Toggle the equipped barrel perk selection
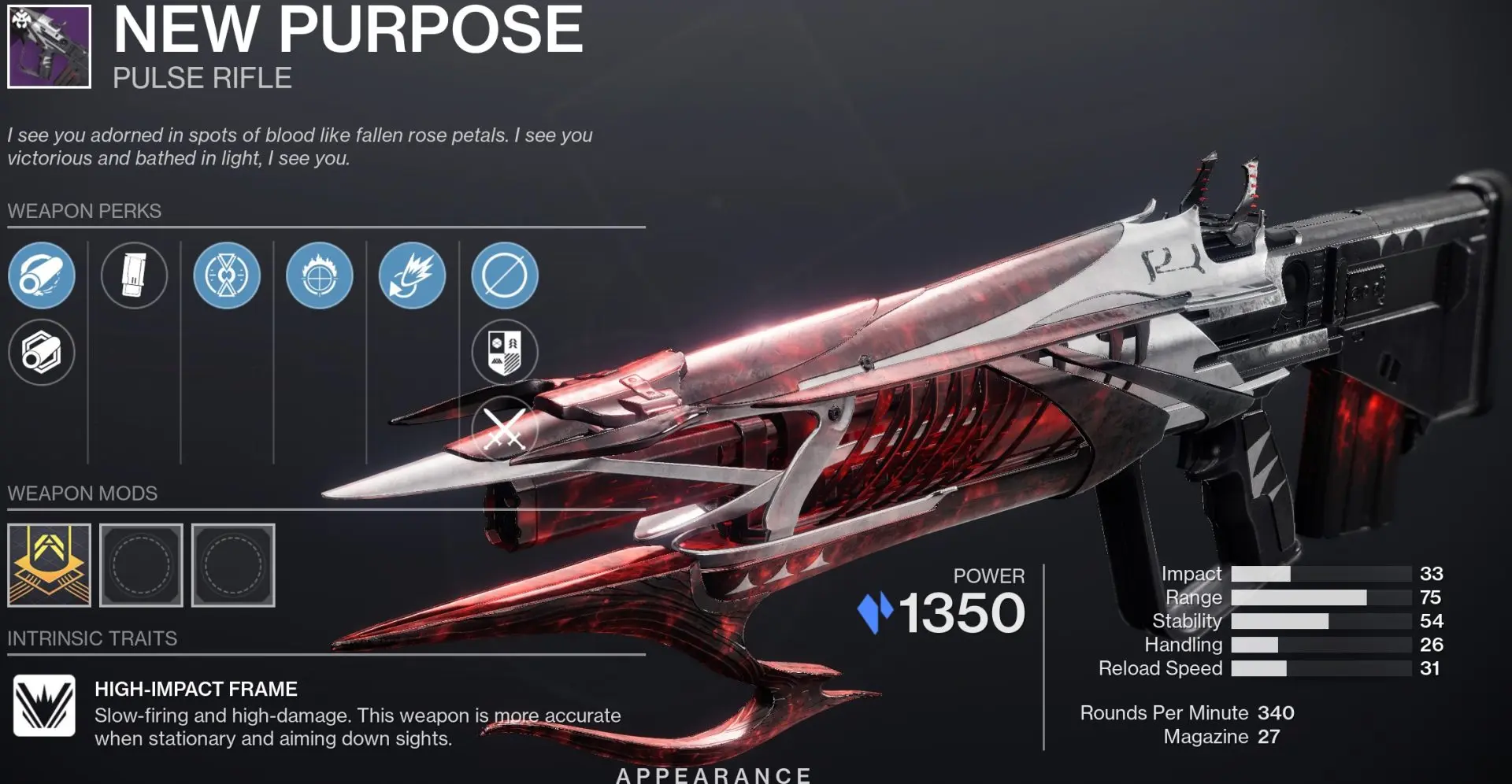Image resolution: width=1512 pixels, height=784 pixels. (x=42, y=276)
